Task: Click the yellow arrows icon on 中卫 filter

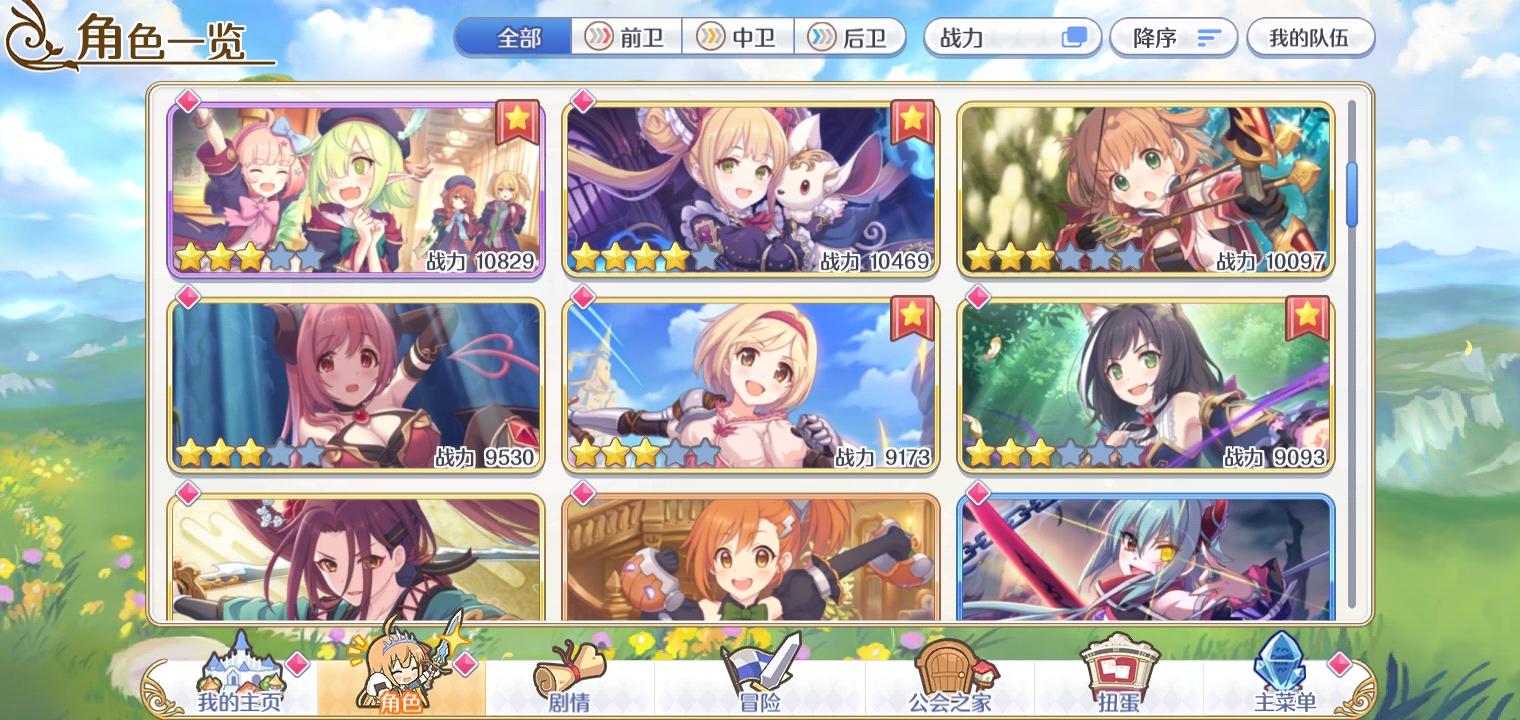Action: (712, 37)
